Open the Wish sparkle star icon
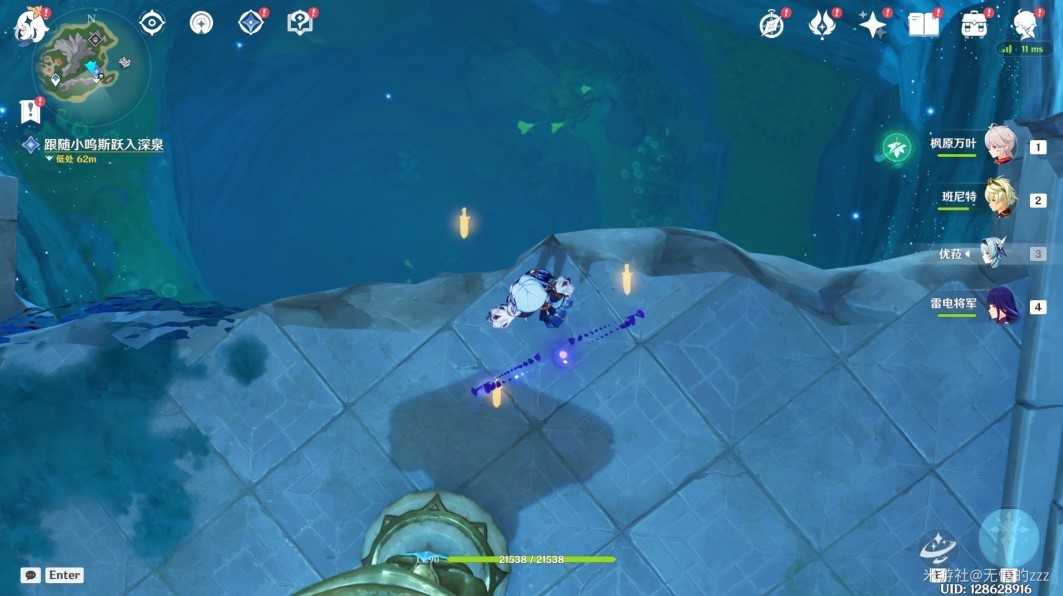Viewport: 1063px width, 596px height. point(873,25)
